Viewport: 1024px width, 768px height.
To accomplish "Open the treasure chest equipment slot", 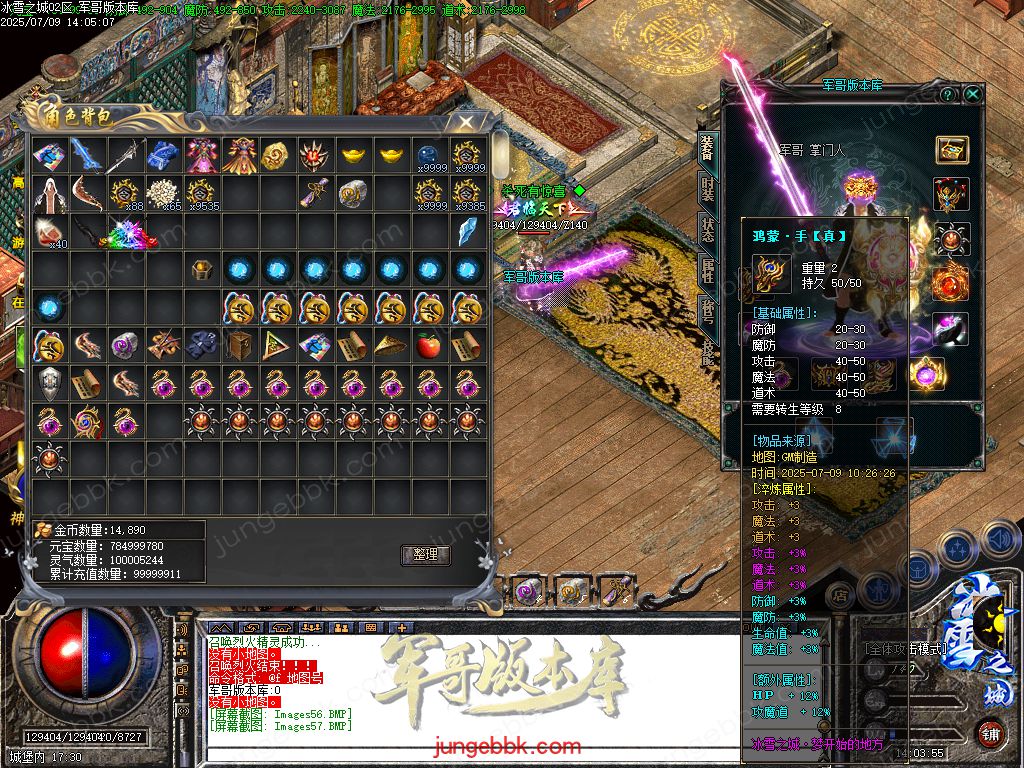I will click(x=951, y=150).
